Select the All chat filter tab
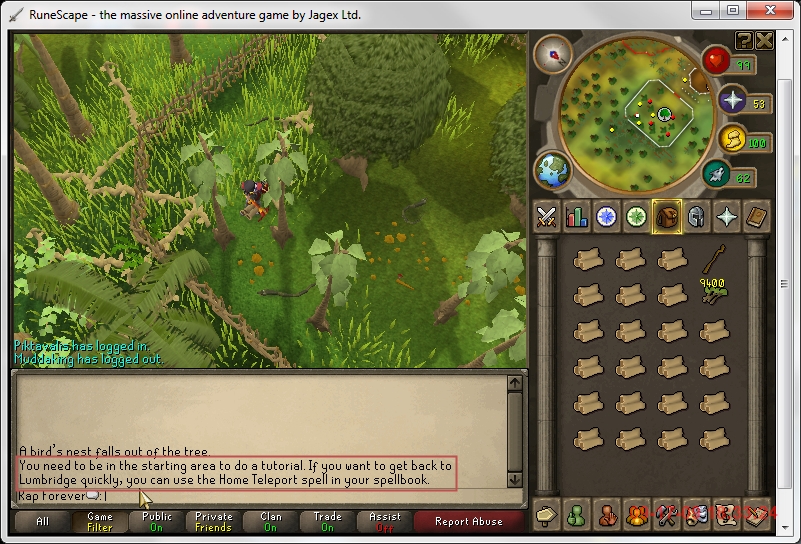The image size is (801, 544). point(42,521)
